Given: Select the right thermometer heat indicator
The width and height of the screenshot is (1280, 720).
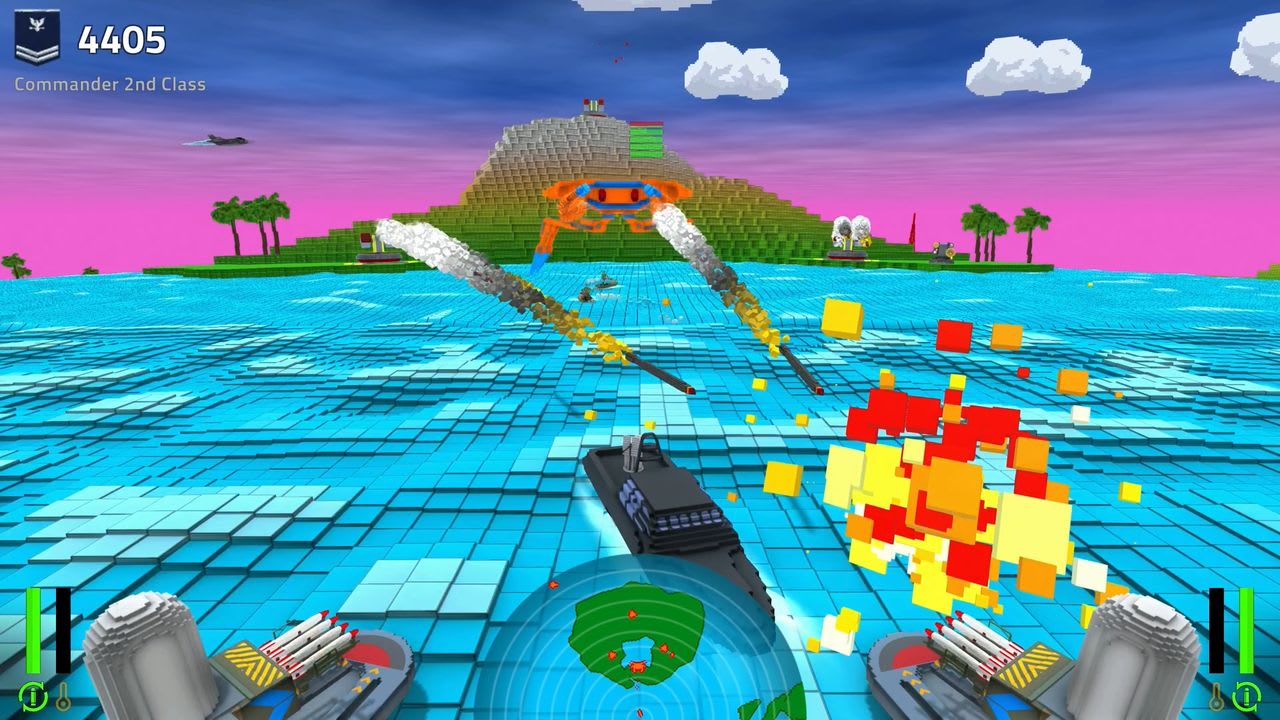Looking at the screenshot, I should (x=1217, y=697).
